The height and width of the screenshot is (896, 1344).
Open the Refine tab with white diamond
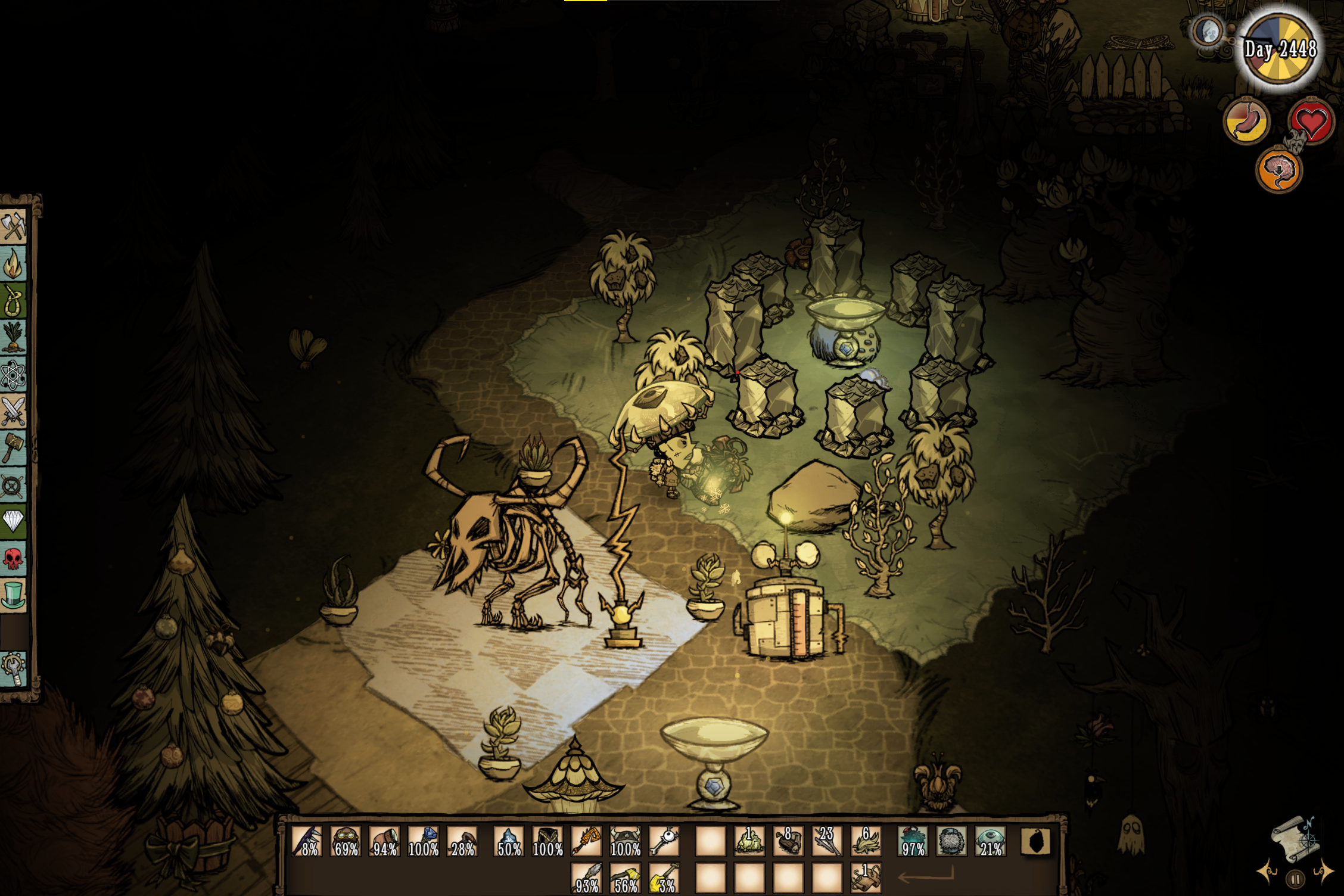tap(13, 521)
